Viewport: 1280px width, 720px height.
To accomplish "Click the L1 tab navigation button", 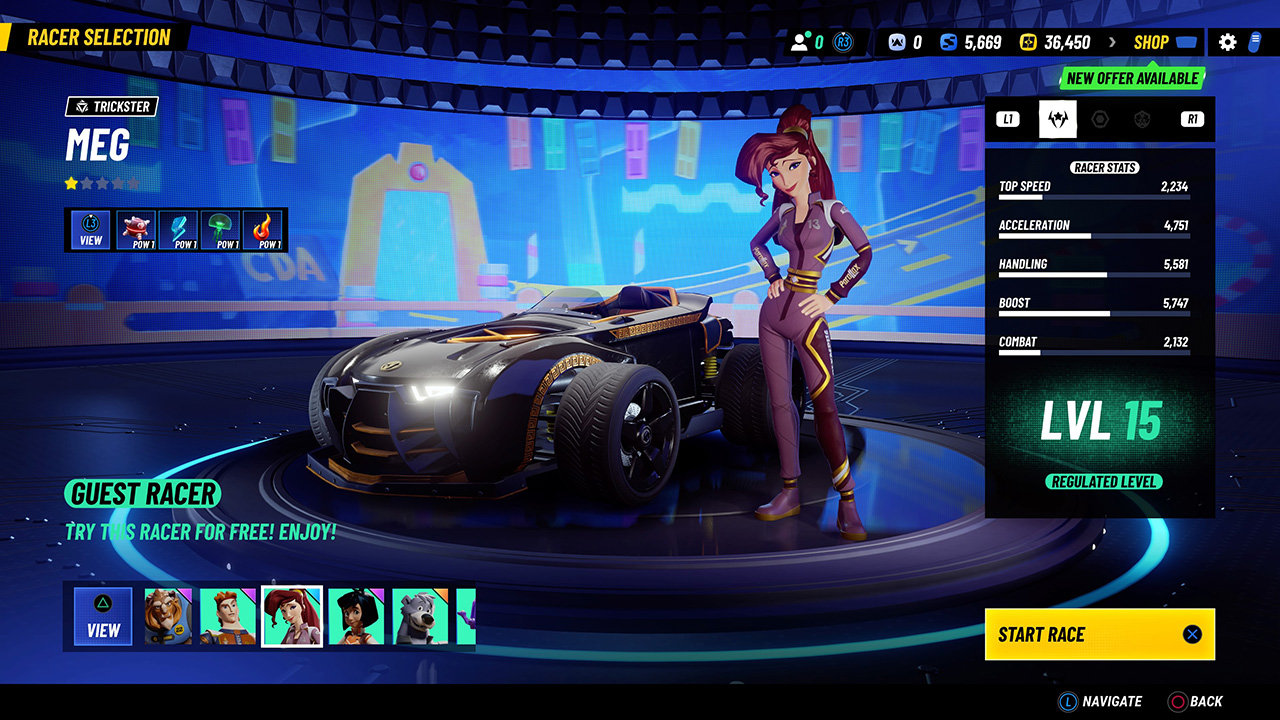I will tap(1007, 119).
